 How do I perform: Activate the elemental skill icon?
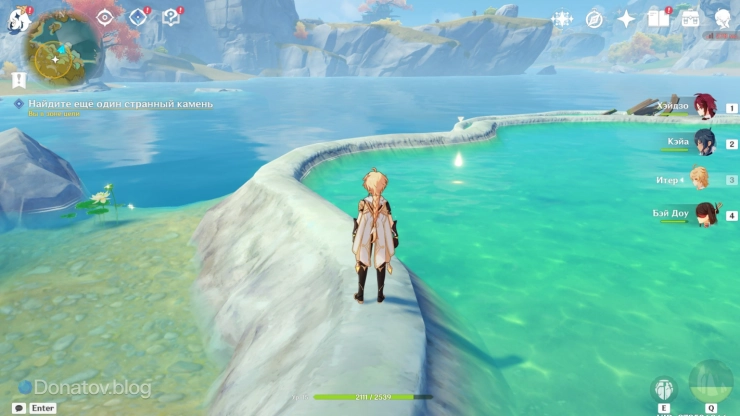tap(663, 390)
